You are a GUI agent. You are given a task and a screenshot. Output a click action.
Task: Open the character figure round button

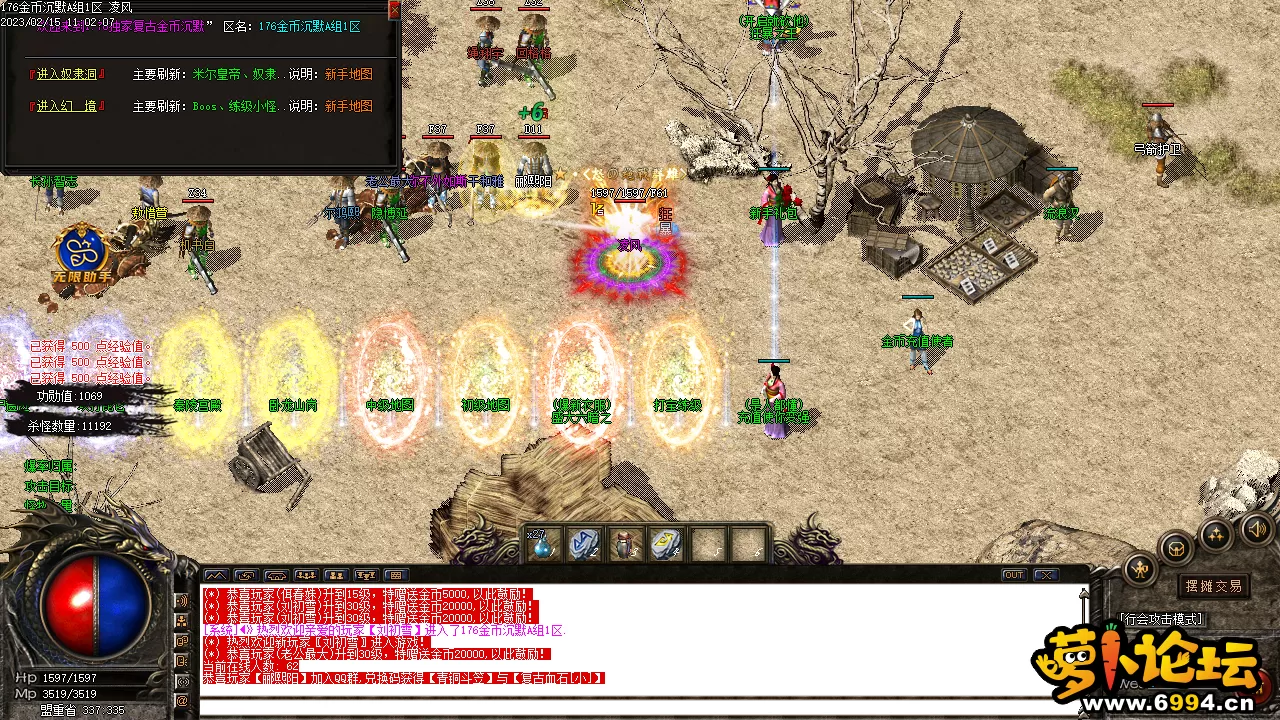pyautogui.click(x=1140, y=569)
